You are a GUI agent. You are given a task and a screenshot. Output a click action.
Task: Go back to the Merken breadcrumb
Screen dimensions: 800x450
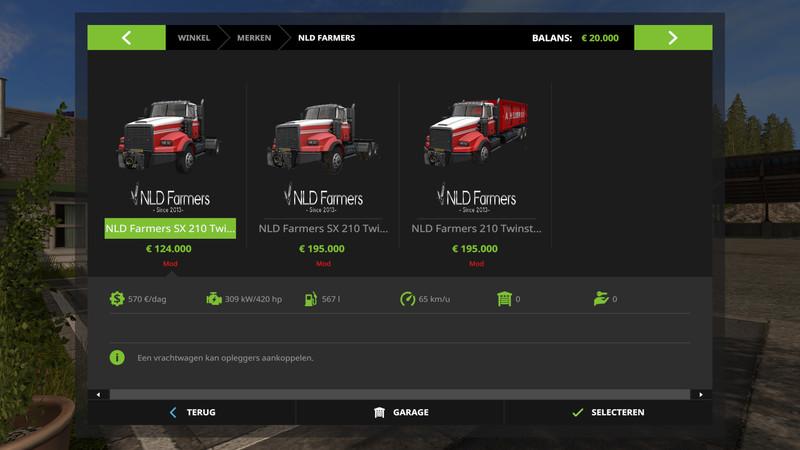pos(252,38)
